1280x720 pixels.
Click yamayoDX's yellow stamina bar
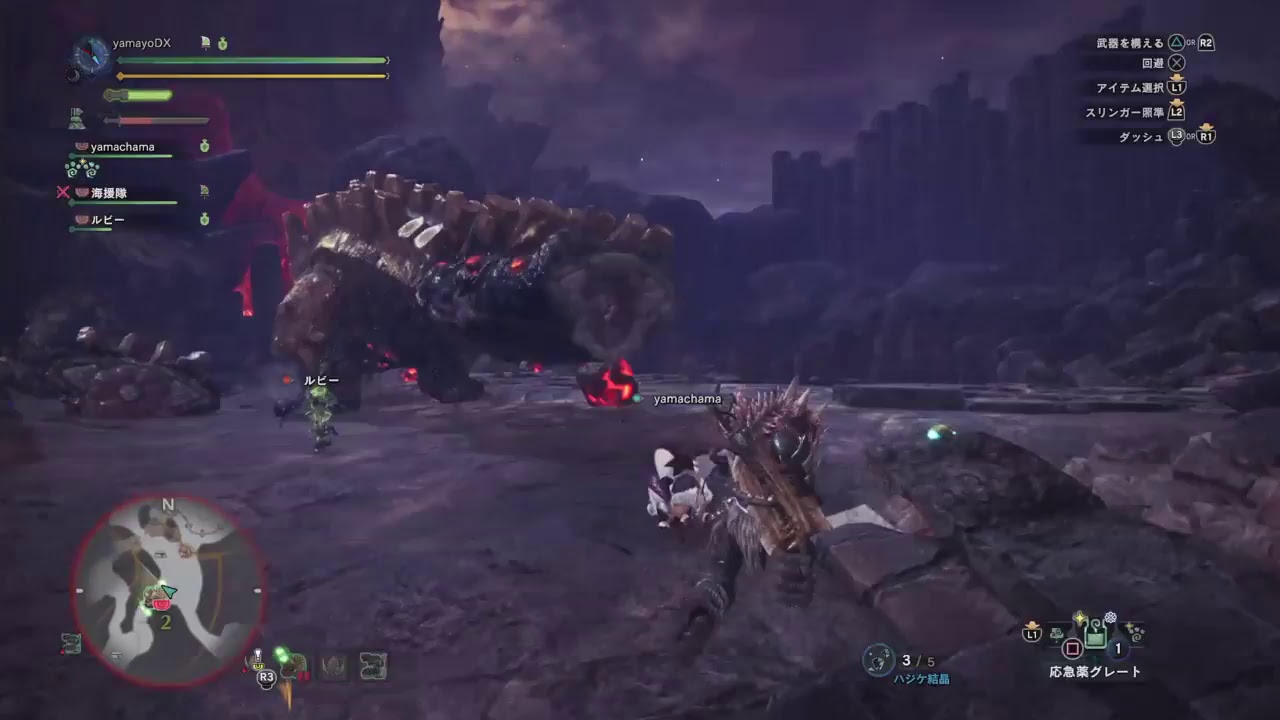tap(250, 75)
